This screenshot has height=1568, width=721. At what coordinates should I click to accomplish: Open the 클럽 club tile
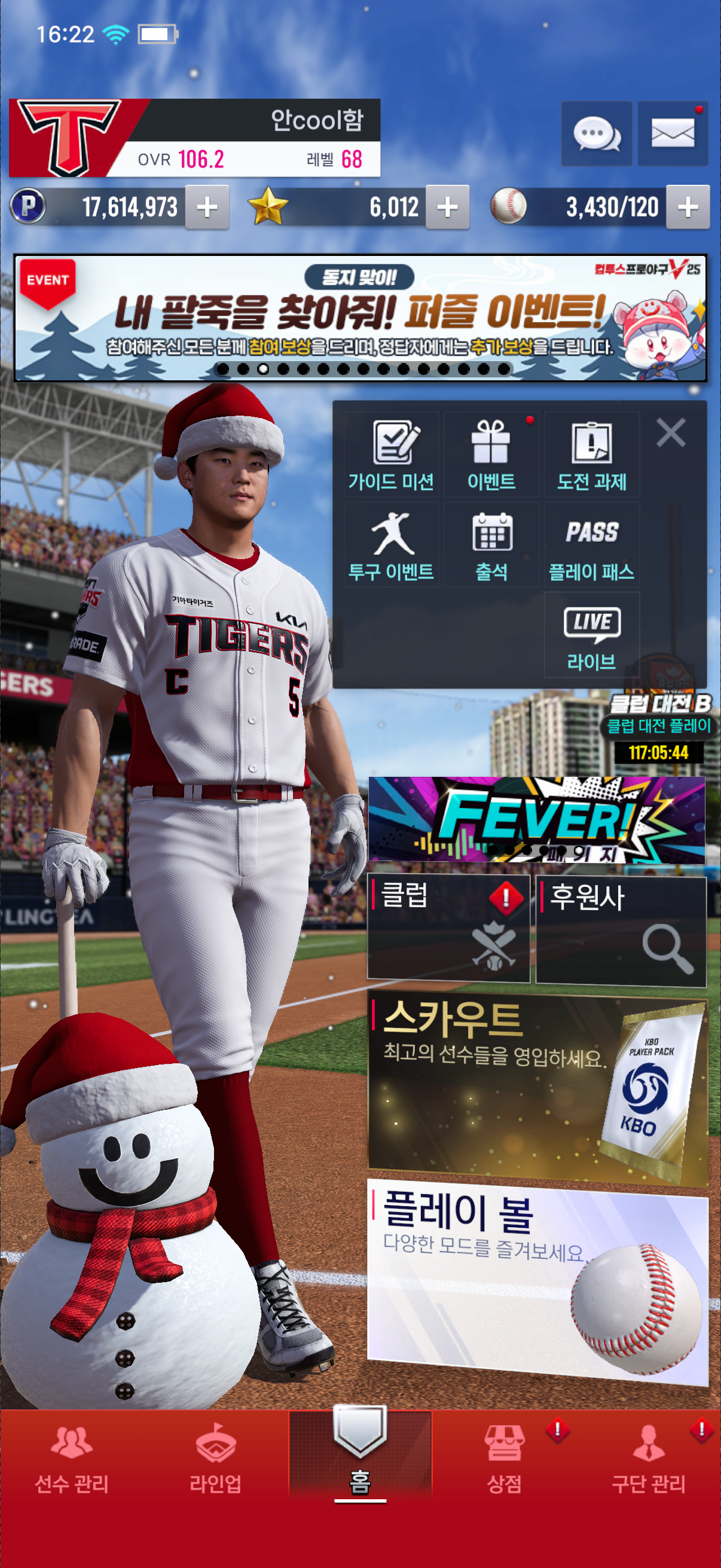448,928
